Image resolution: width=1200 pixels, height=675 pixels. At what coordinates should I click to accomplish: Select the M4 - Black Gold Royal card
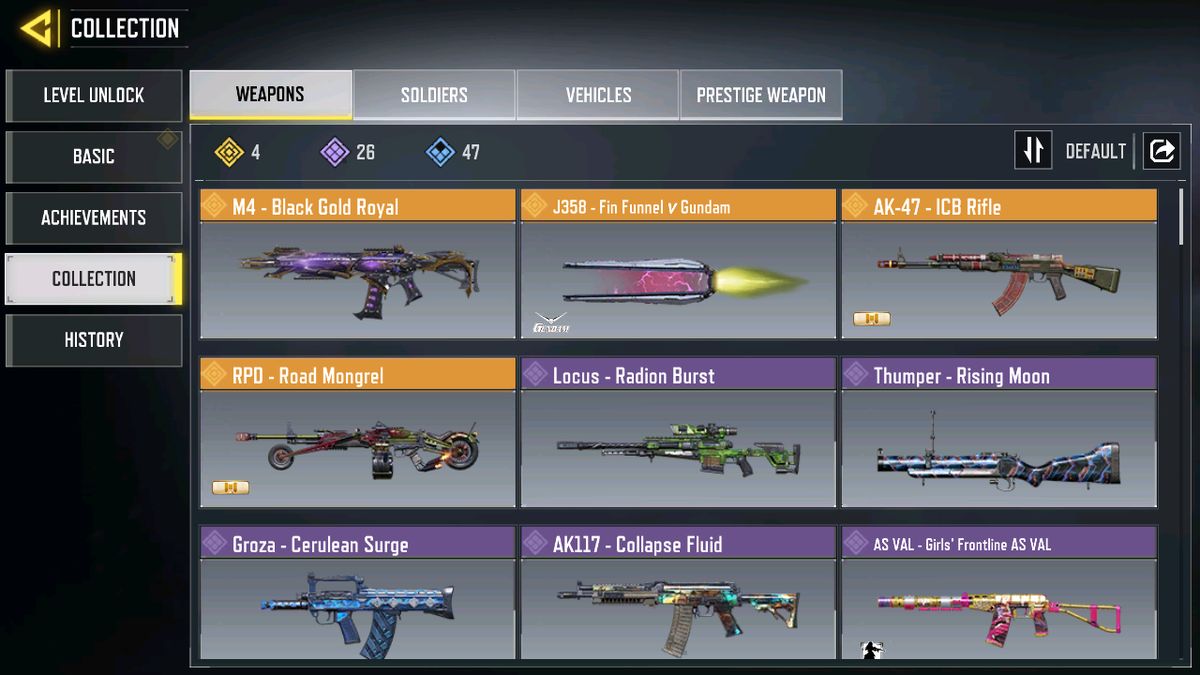[x=357, y=265]
